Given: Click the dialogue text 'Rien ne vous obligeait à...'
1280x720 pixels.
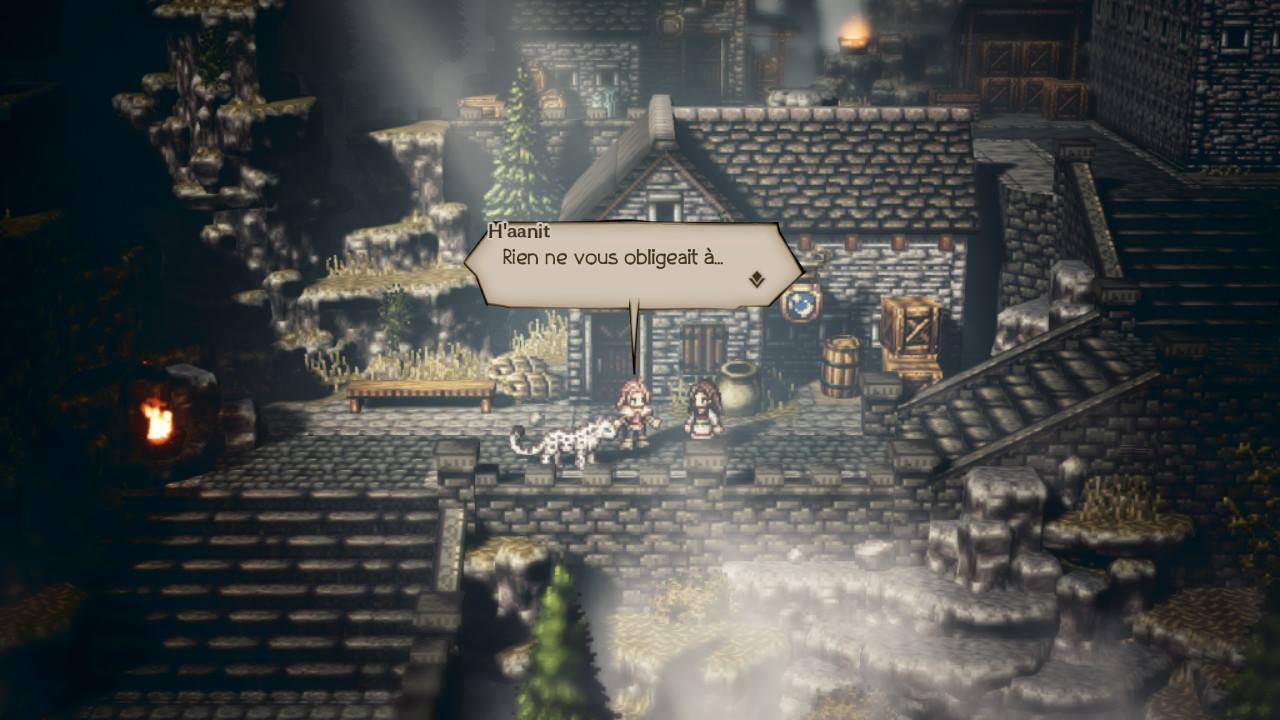Looking at the screenshot, I should (615, 257).
